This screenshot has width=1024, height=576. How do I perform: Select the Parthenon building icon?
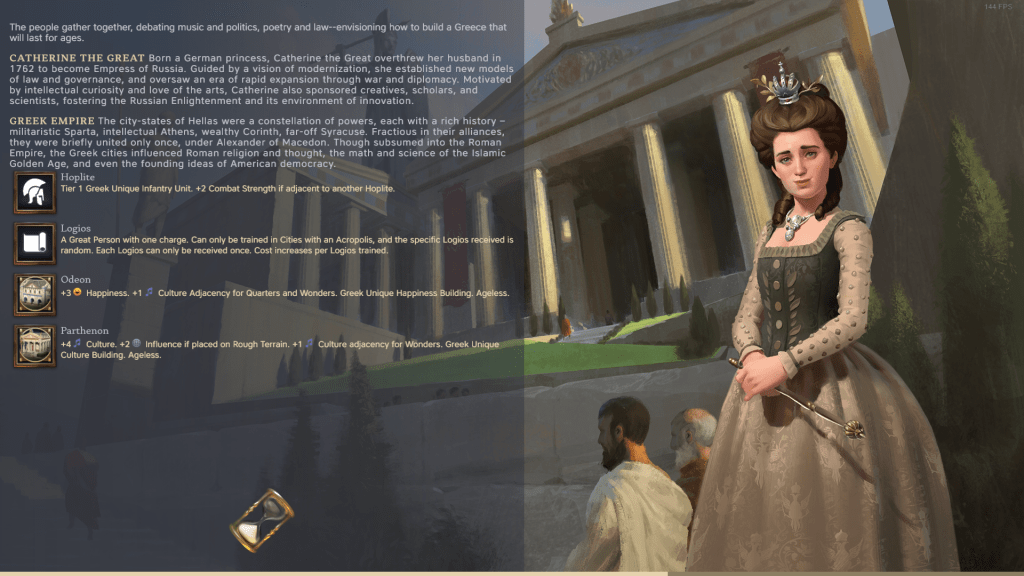35,345
